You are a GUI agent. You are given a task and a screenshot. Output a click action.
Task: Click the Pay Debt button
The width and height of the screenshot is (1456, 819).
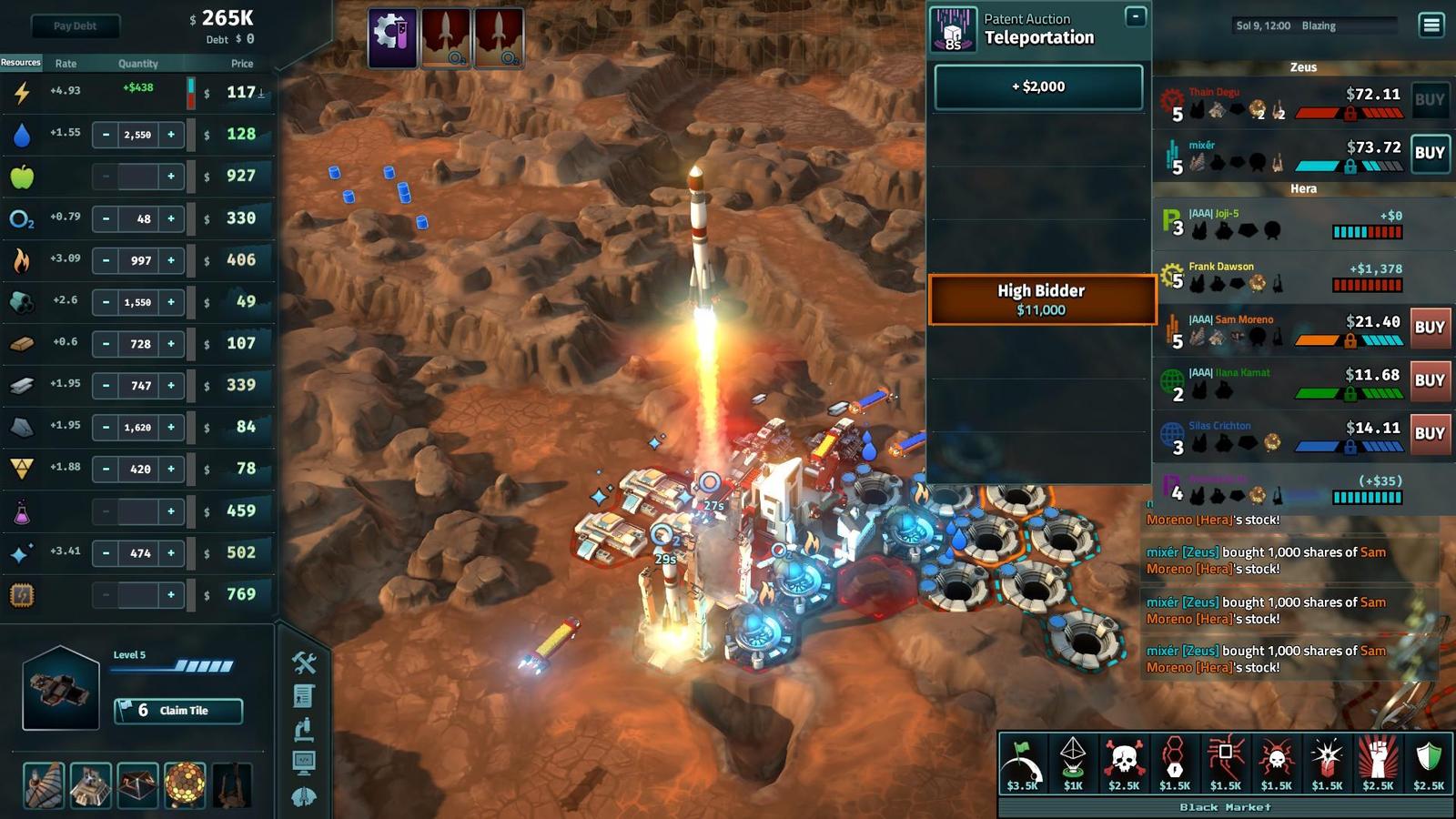coord(75,26)
